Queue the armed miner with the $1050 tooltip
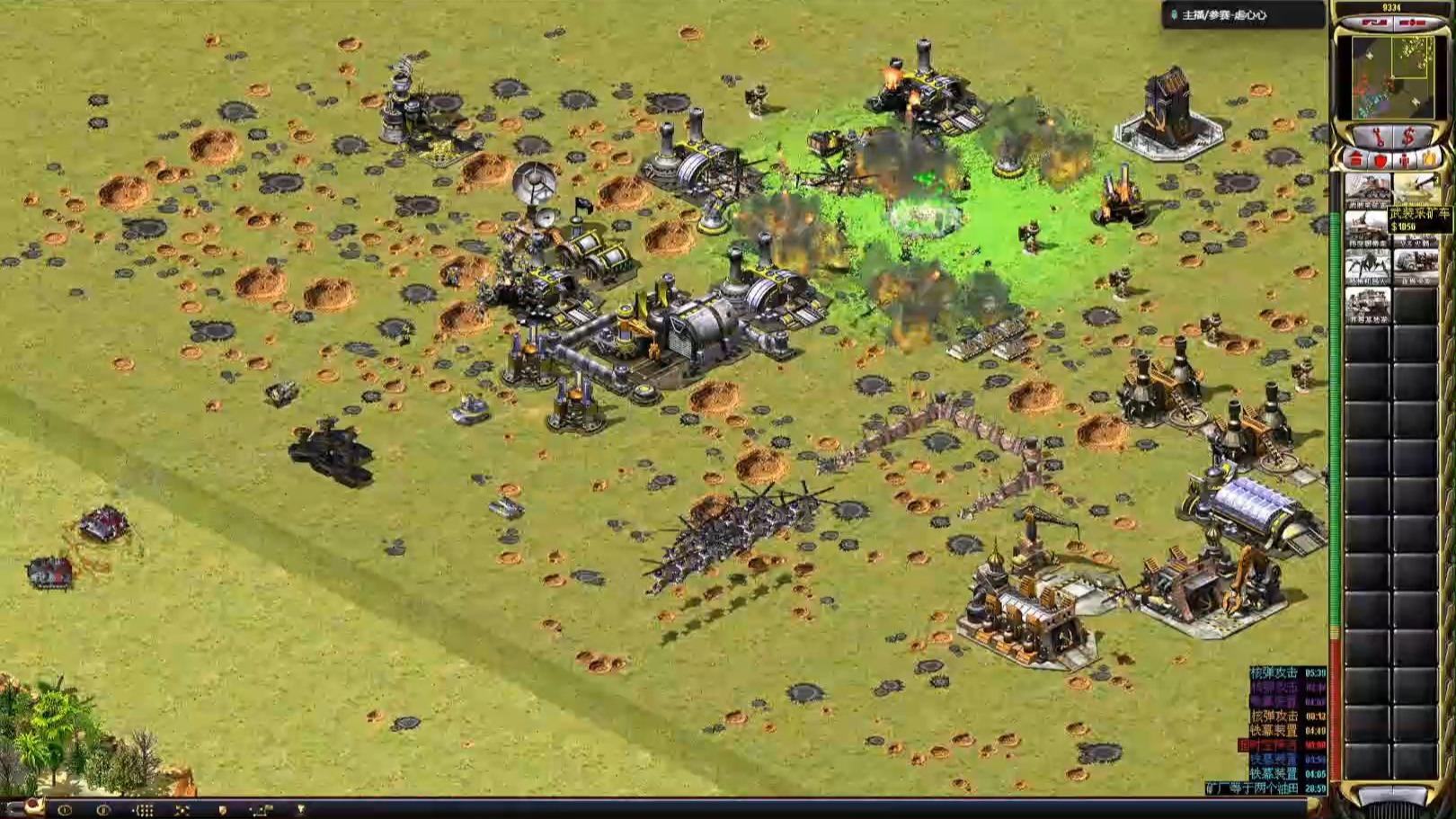This screenshot has height=819, width=1456. (x=1416, y=191)
